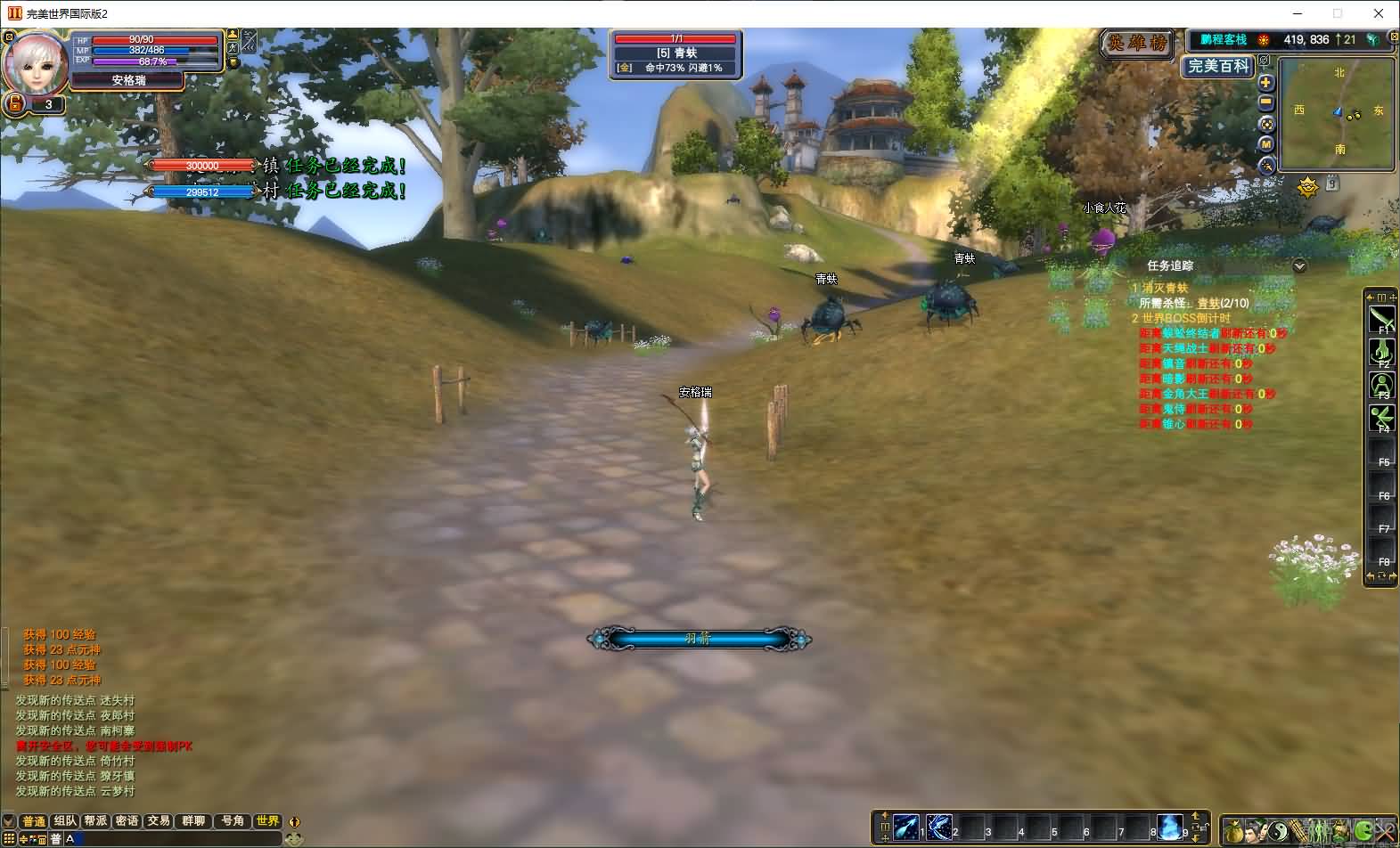Screen dimensions: 1400x848
Task: Zoom in the minimap with the plus button
Action: pos(1265,83)
